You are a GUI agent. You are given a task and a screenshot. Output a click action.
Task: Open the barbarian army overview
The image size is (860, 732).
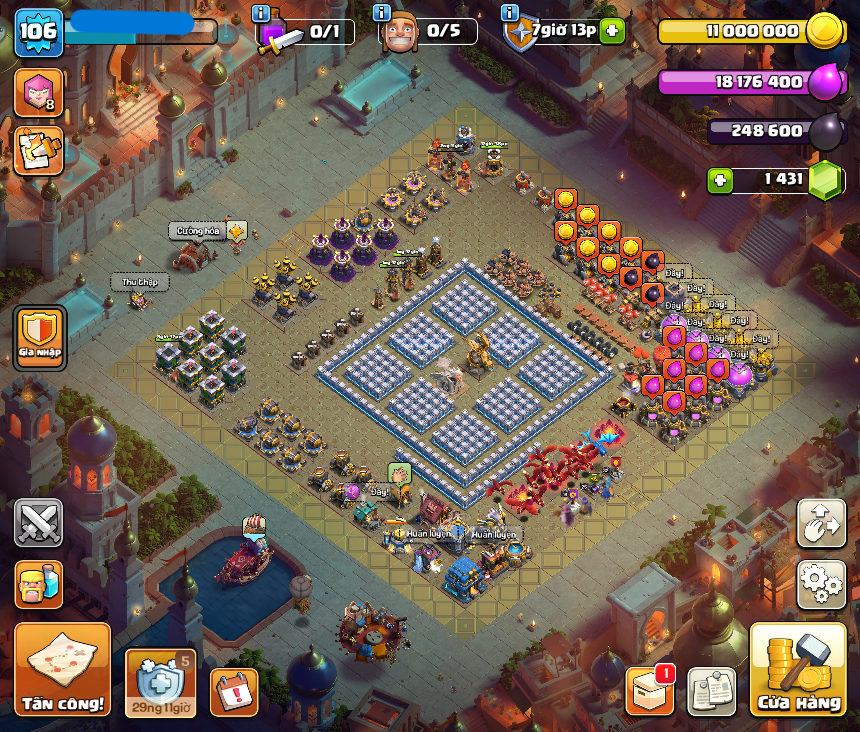tap(39, 584)
